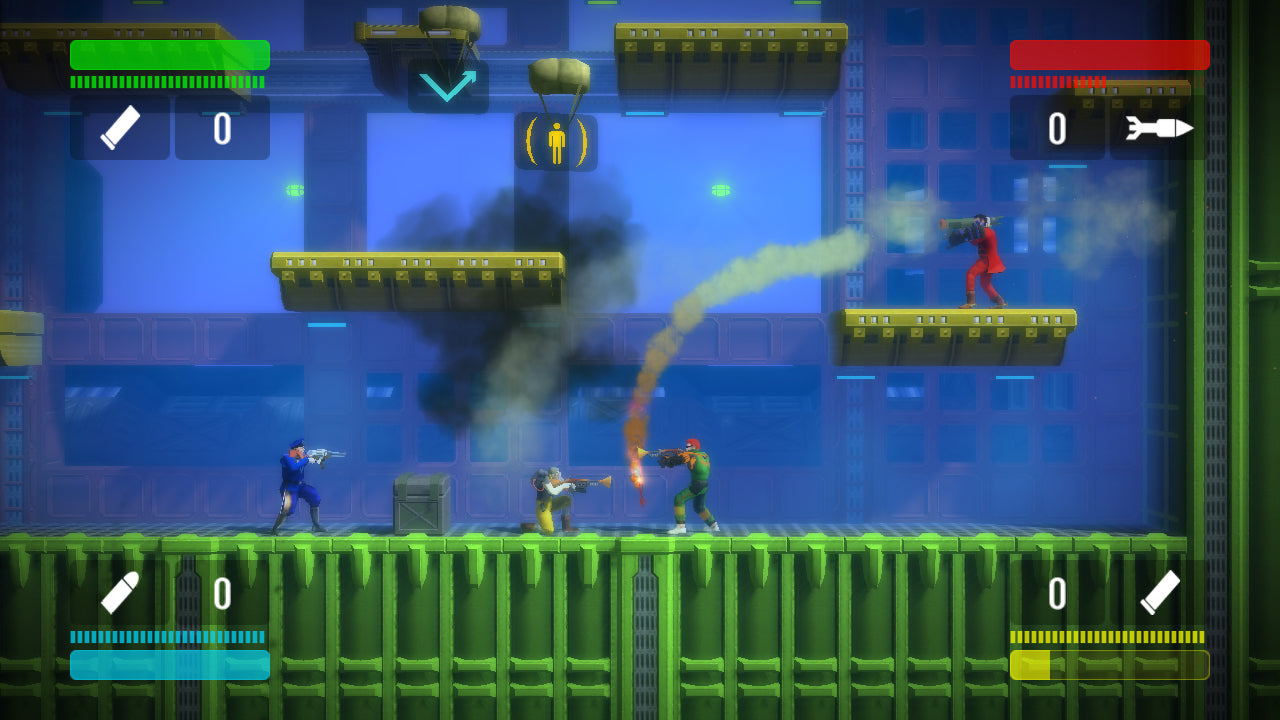This screenshot has width=1280, height=720.
Task: Expand the green health bar panel
Action: tap(168, 55)
